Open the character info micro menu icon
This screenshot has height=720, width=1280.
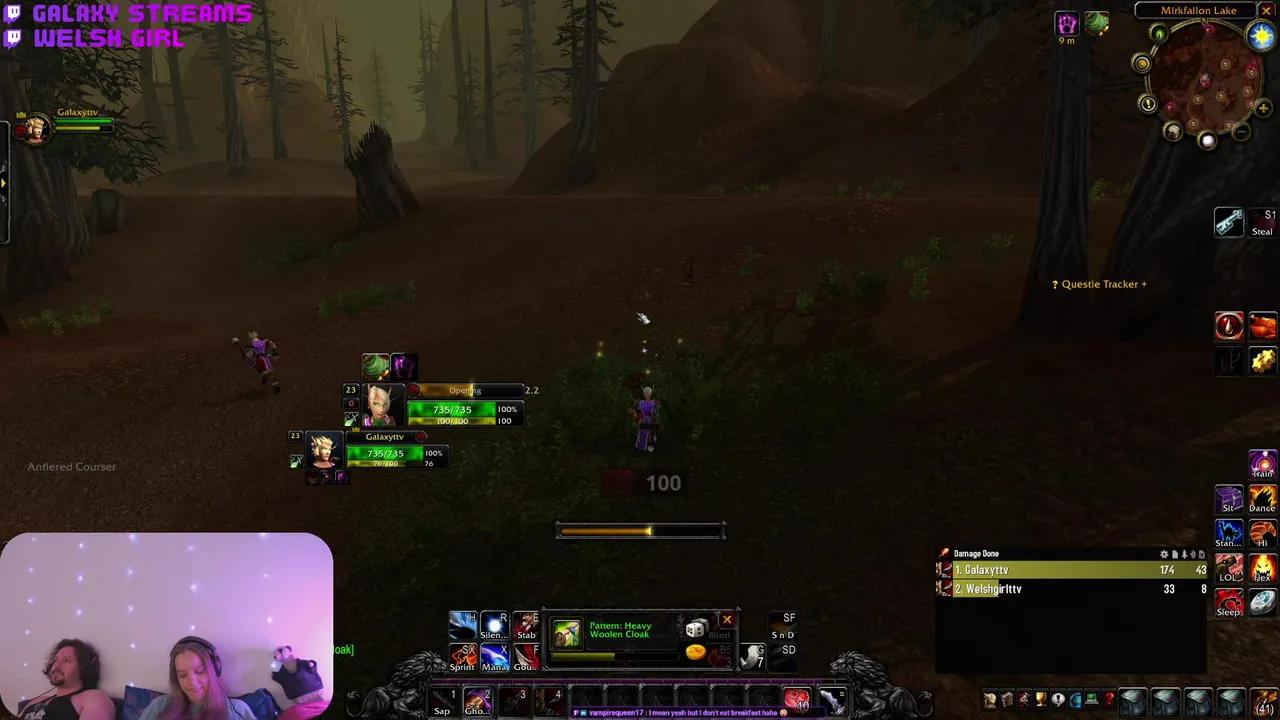[x=989, y=700]
